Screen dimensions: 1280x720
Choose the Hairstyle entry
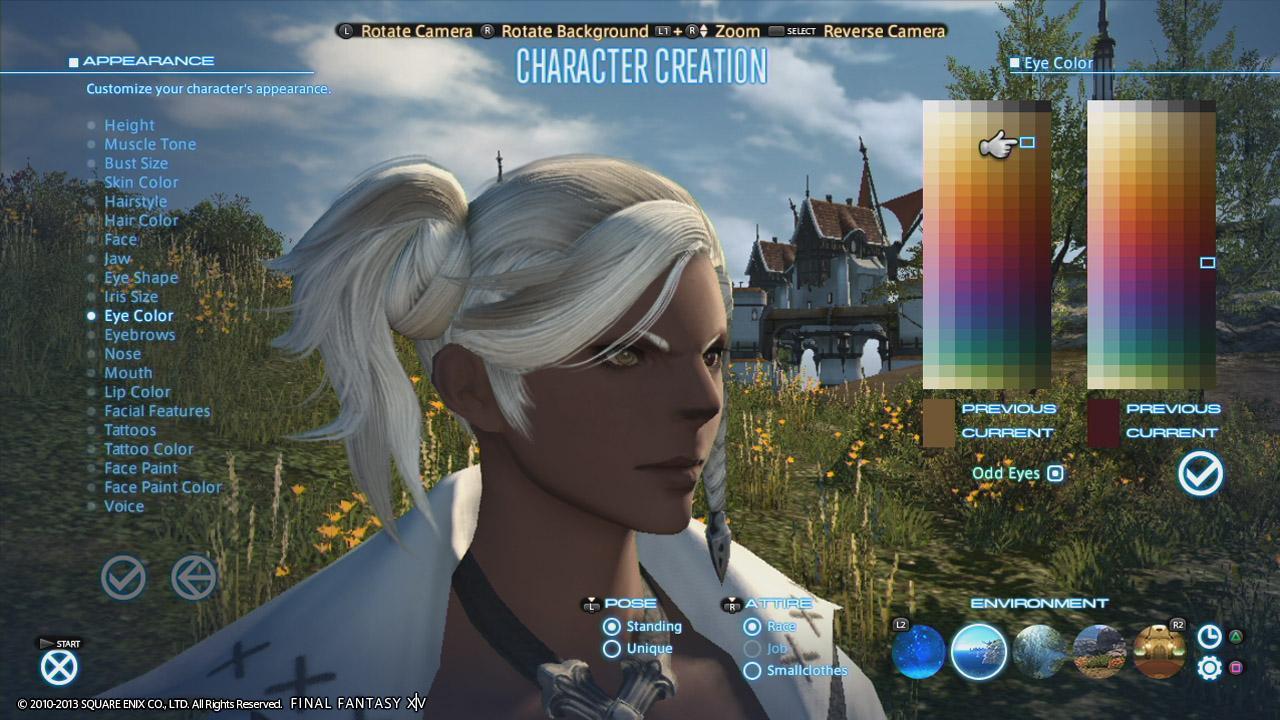tap(135, 201)
